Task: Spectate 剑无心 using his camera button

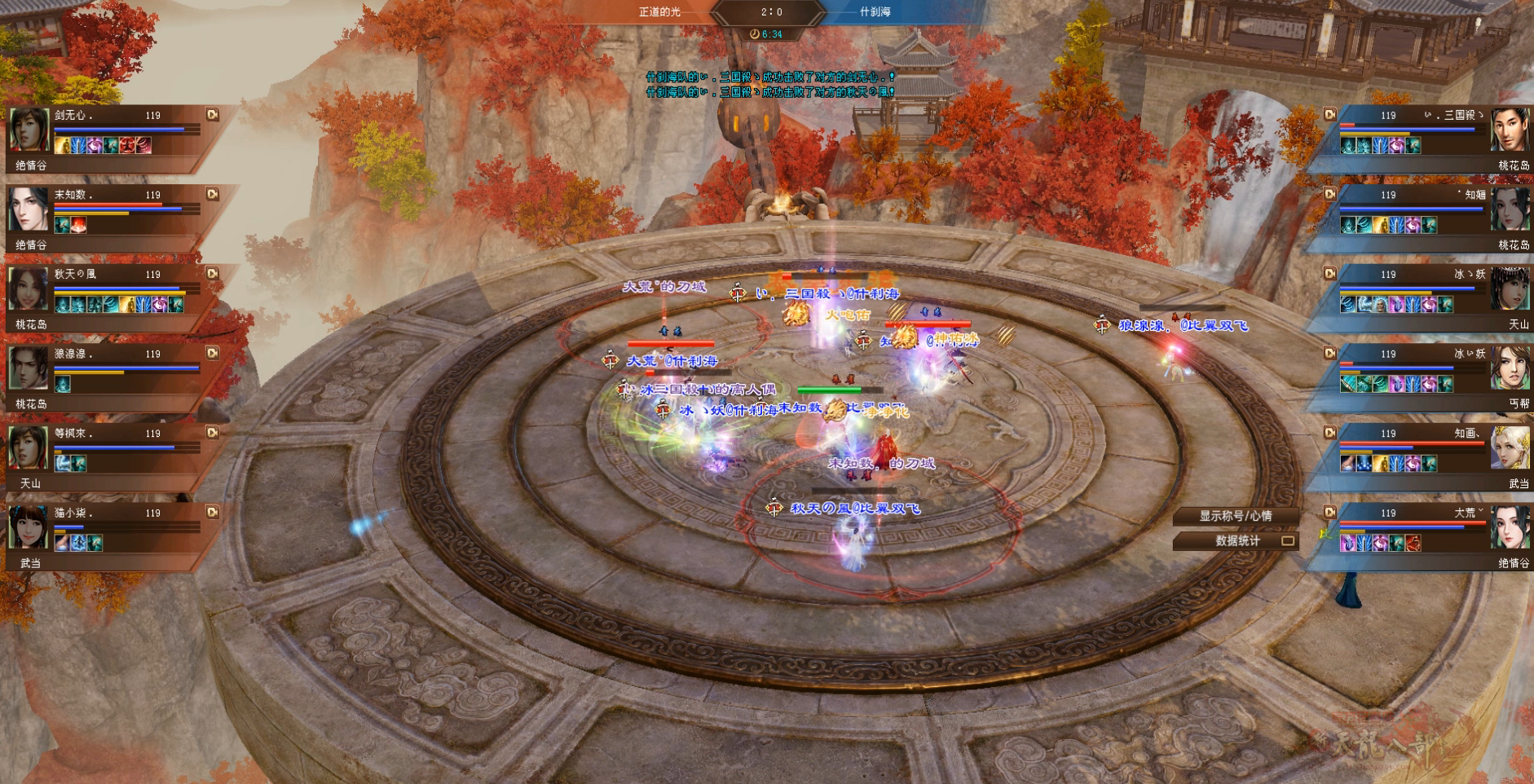Action: (x=213, y=115)
